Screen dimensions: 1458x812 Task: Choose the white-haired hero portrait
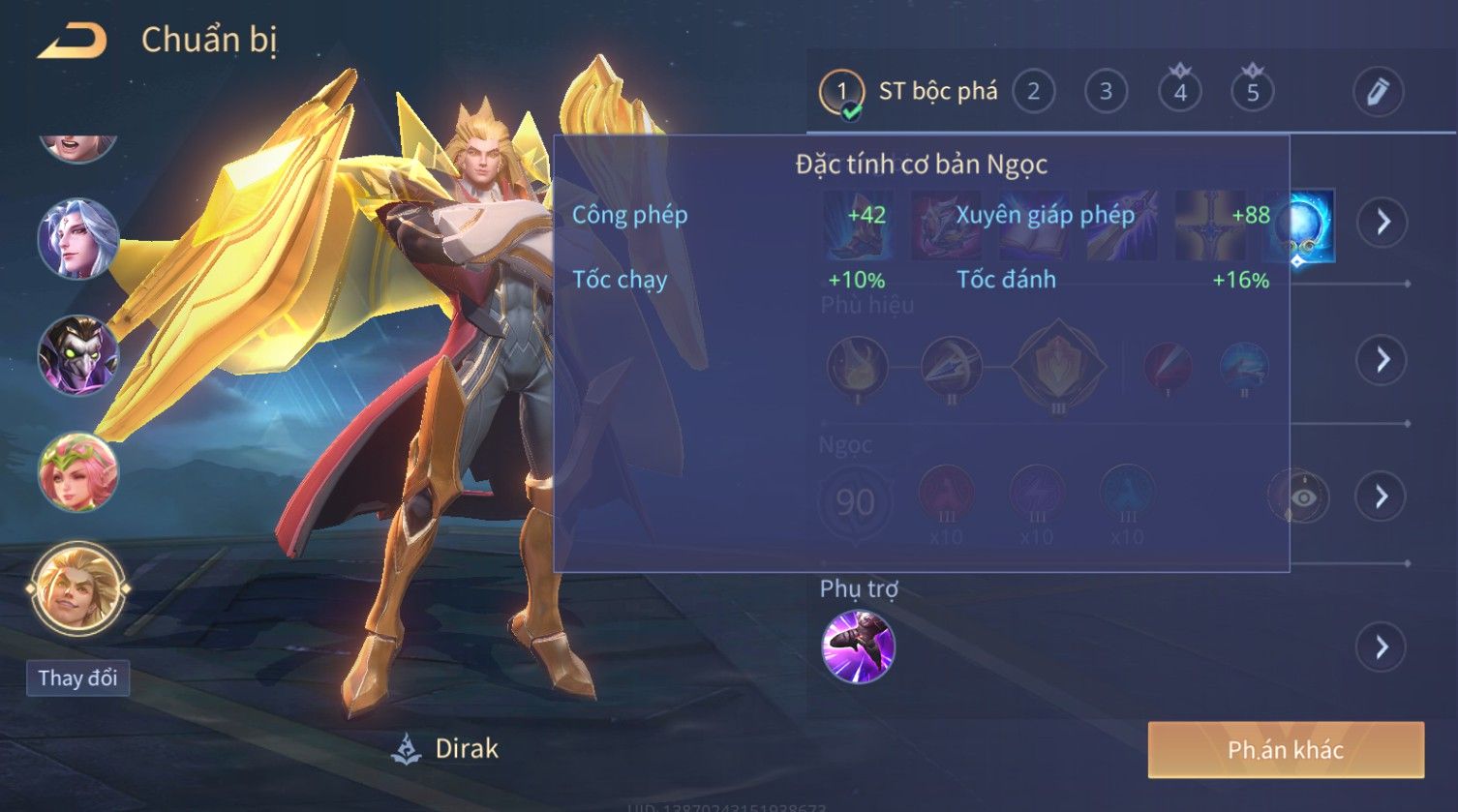pyautogui.click(x=77, y=239)
